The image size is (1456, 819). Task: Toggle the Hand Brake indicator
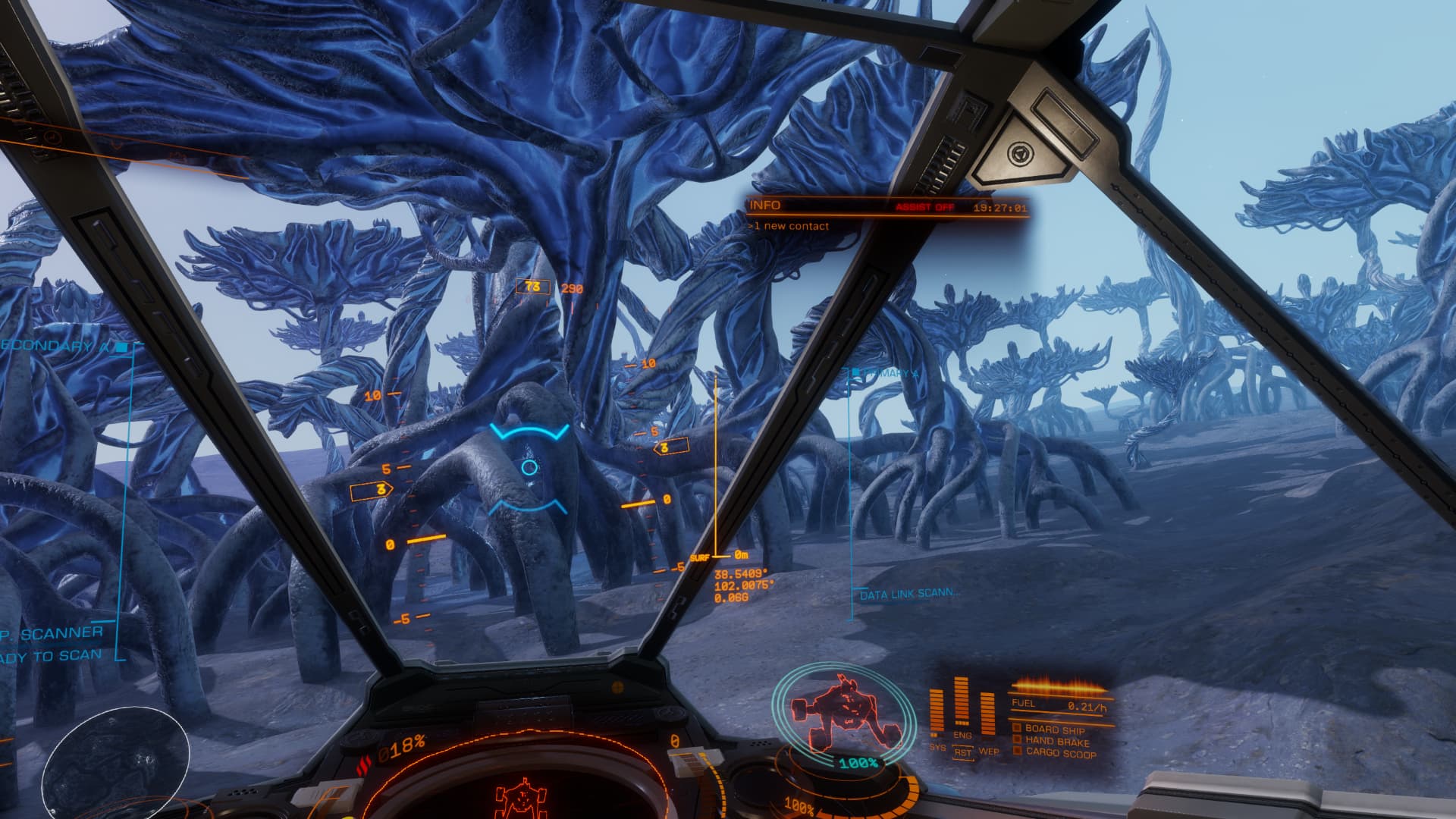pyautogui.click(x=1056, y=741)
